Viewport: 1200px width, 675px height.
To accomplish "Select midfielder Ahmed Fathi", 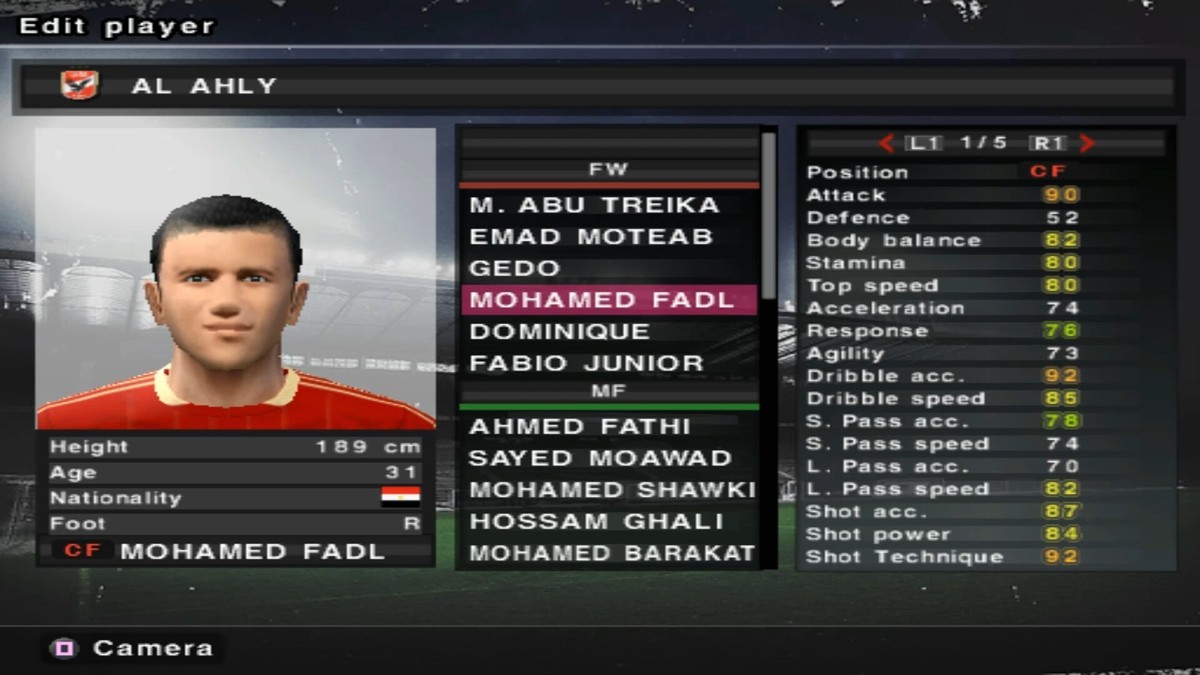I will 580,427.
